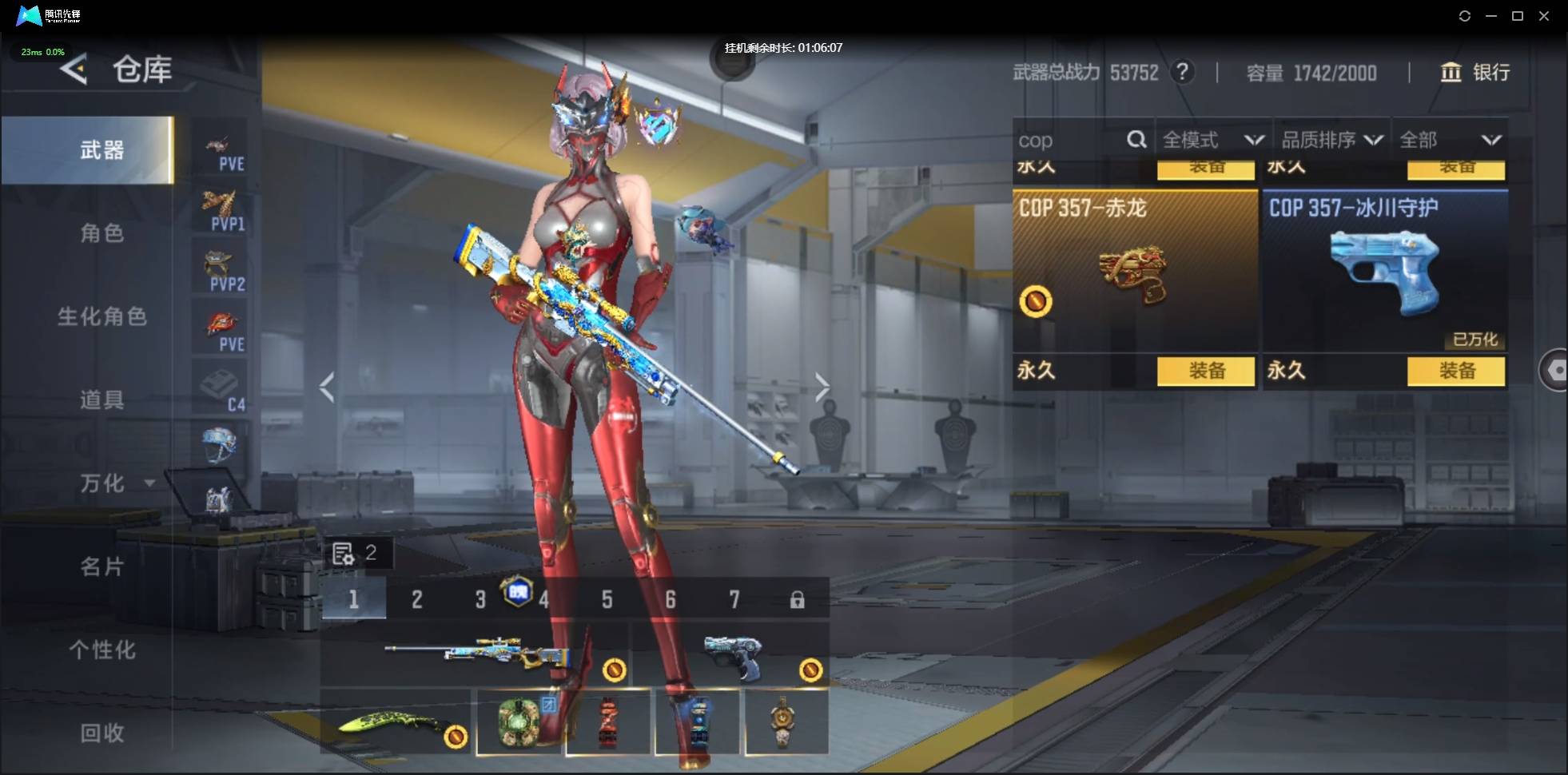Open the 名片 category

tap(101, 566)
